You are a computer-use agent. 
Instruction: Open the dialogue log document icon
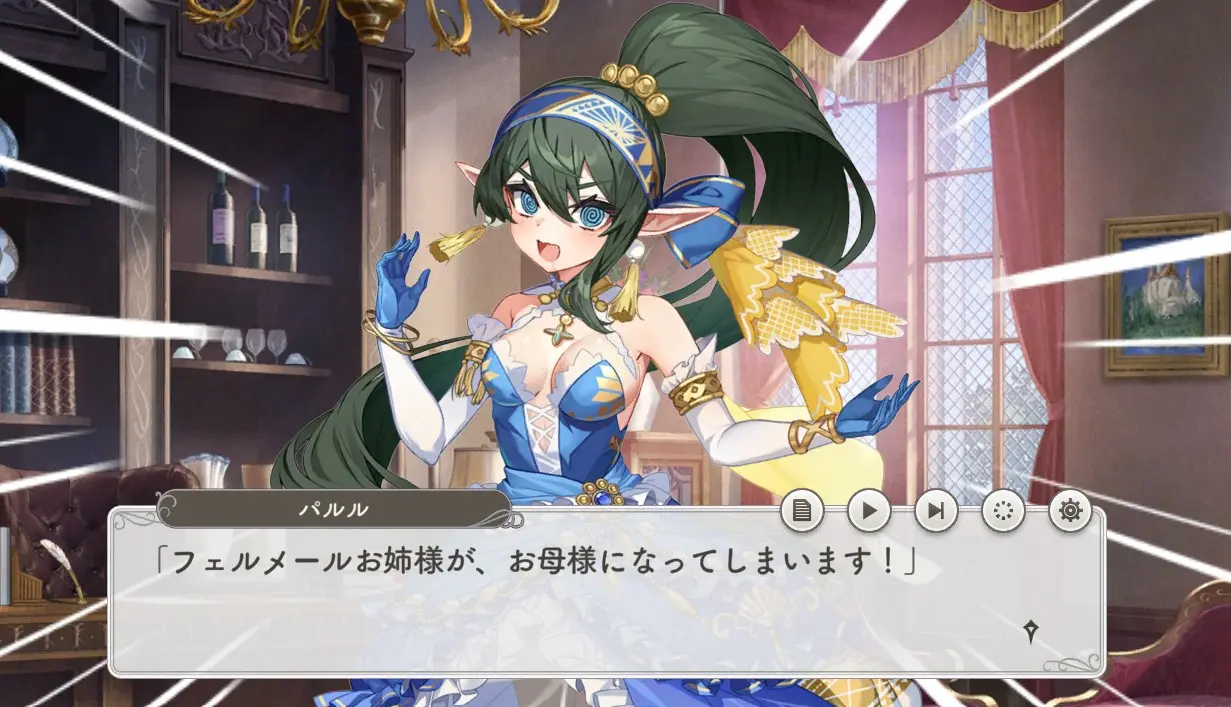coord(802,512)
